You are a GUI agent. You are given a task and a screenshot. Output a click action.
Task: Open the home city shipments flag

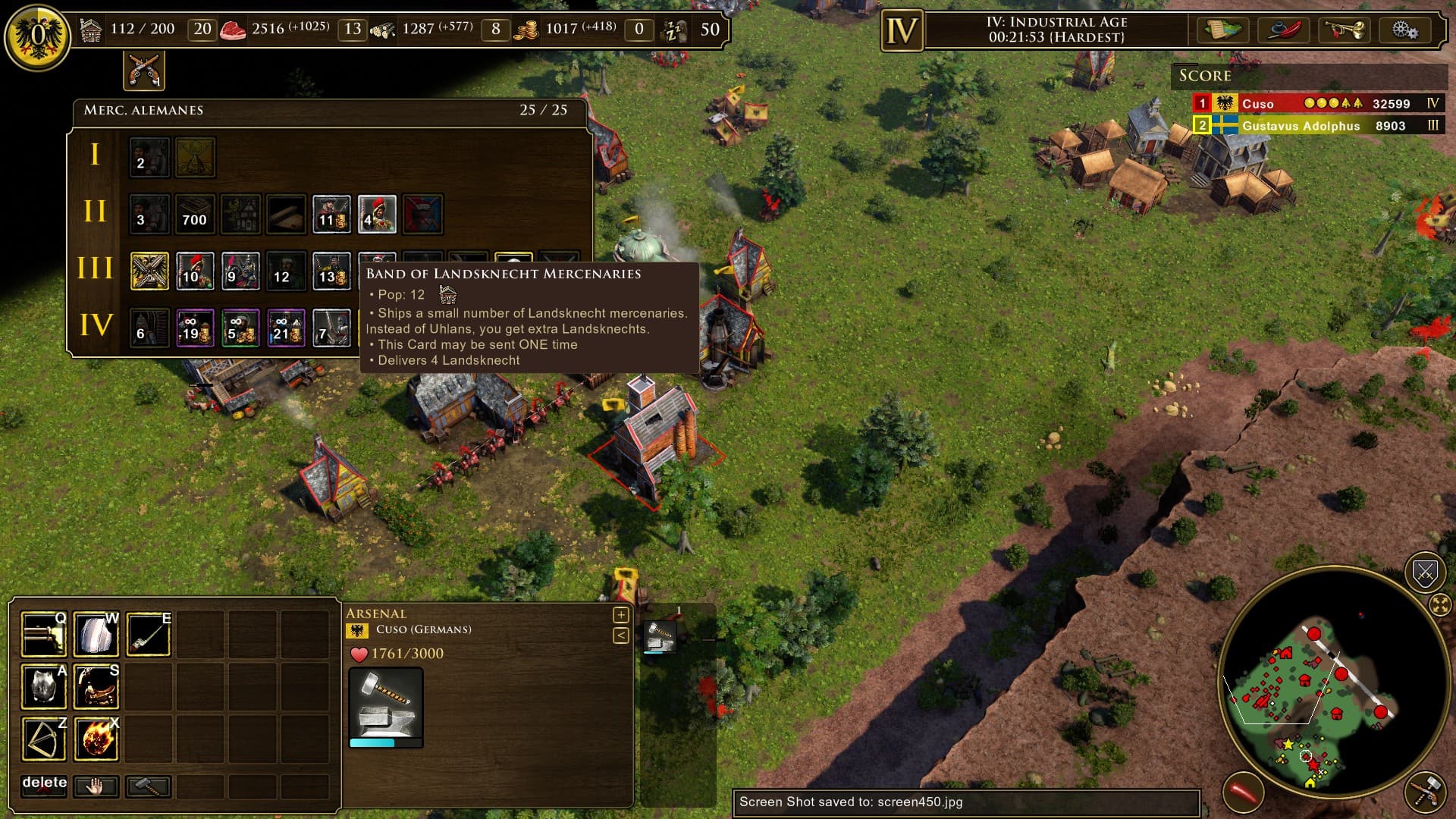(x=36, y=35)
